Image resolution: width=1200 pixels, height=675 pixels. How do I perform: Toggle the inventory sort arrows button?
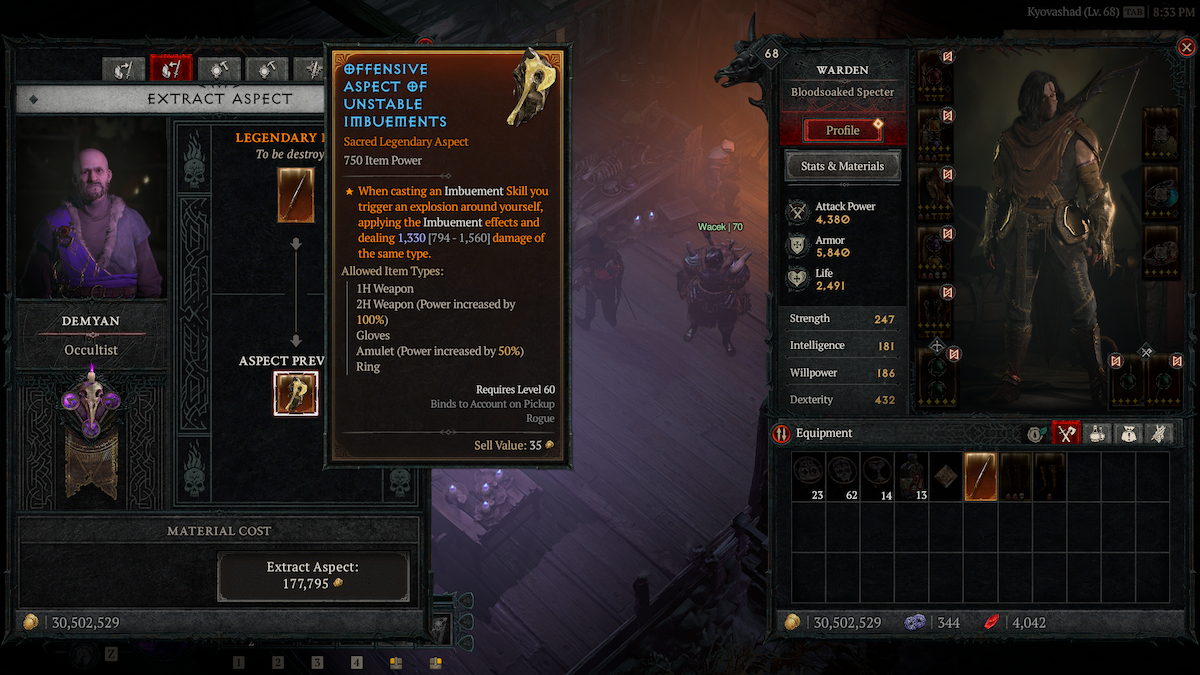[x=782, y=433]
